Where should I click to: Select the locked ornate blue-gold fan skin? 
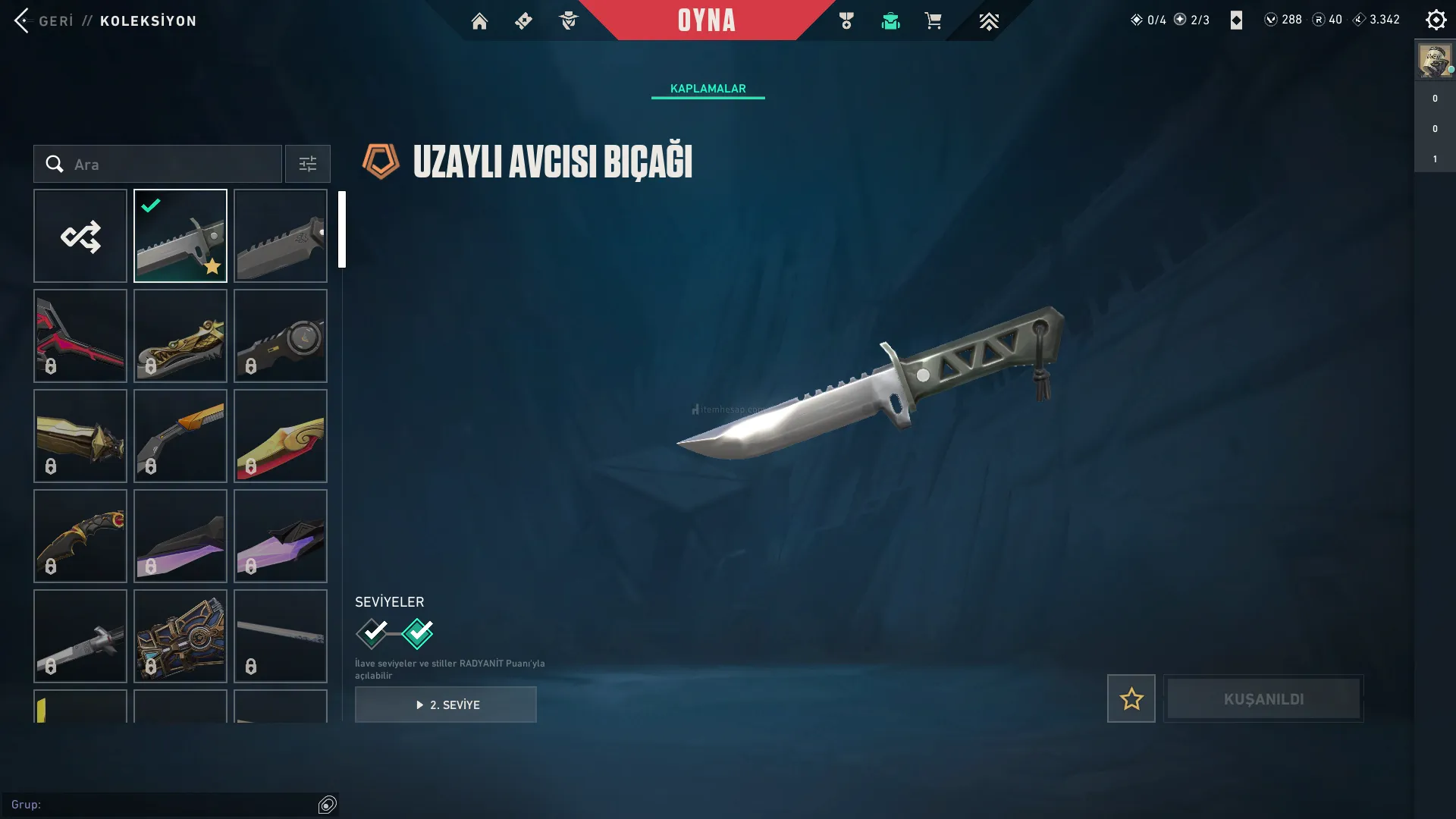(x=180, y=636)
